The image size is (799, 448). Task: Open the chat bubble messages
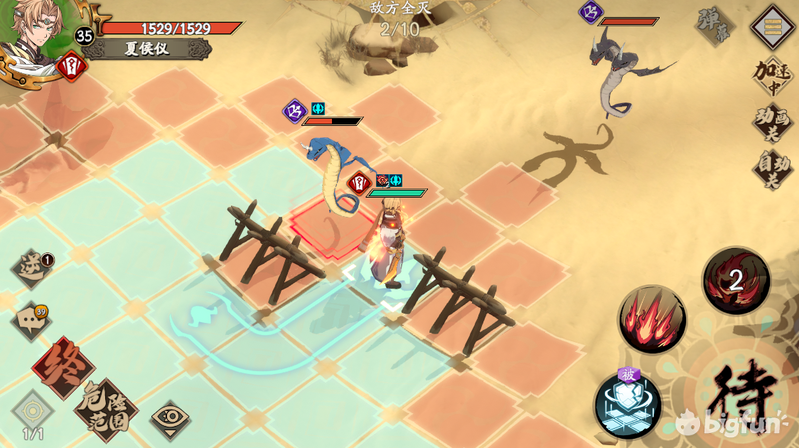[30, 321]
